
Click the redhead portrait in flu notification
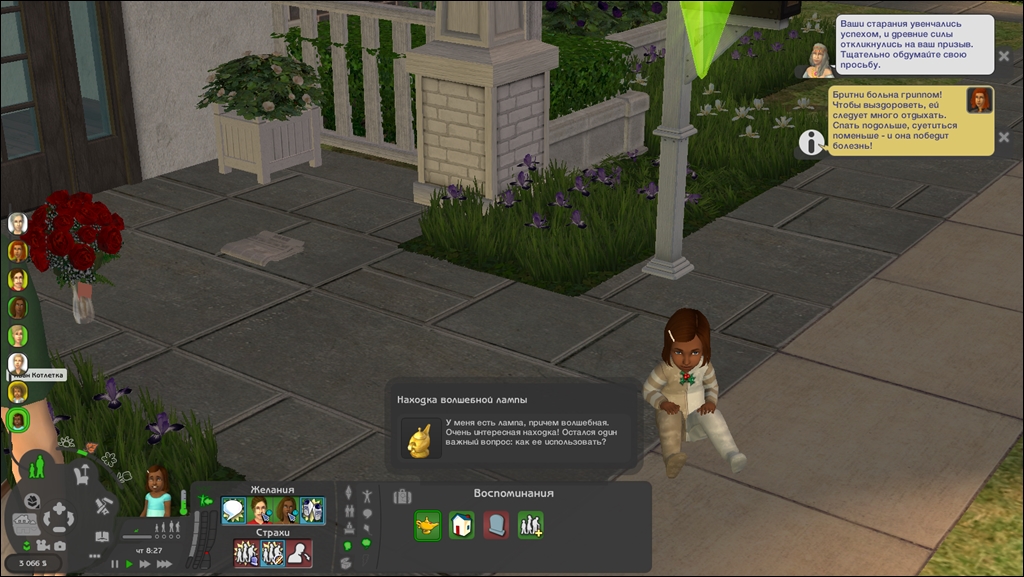(x=979, y=100)
